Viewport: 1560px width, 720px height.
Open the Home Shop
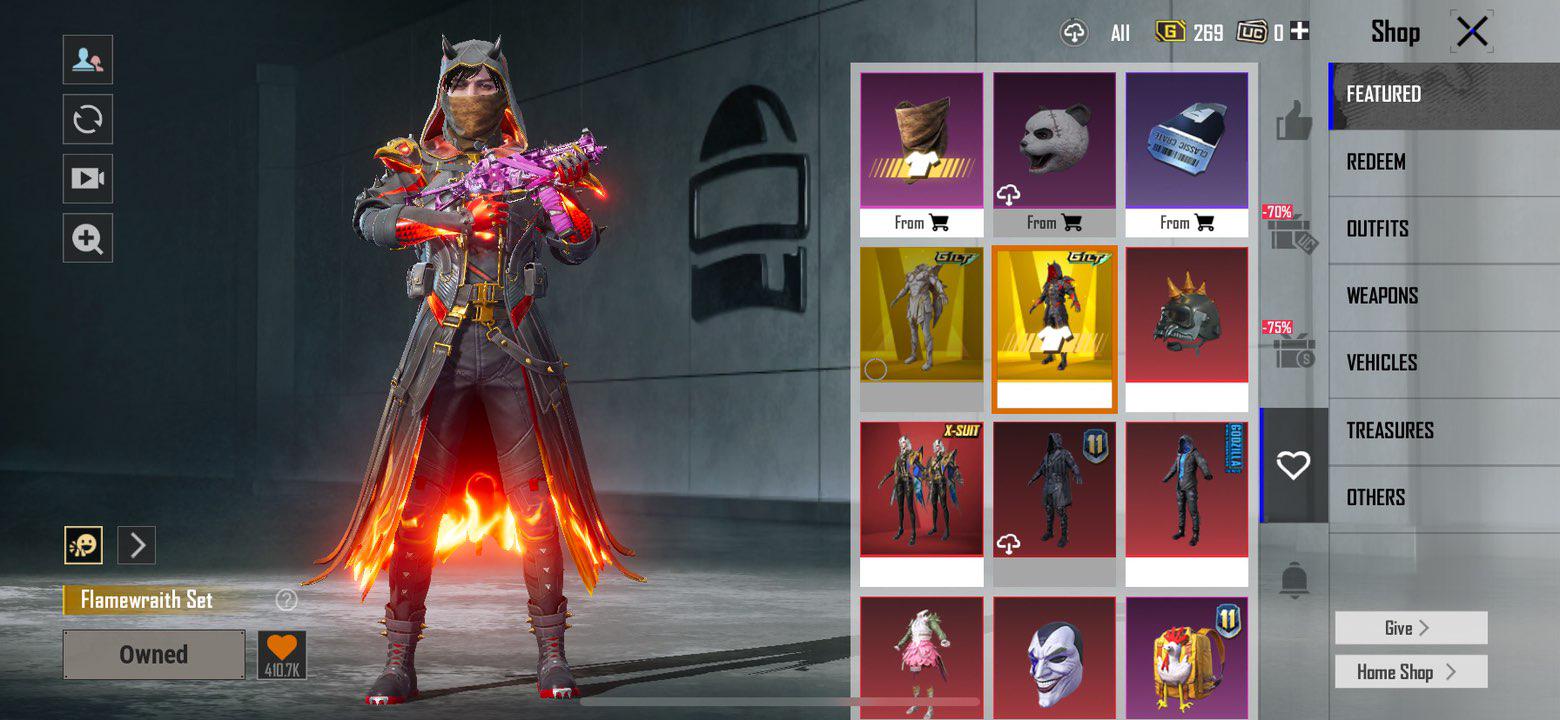click(1410, 672)
